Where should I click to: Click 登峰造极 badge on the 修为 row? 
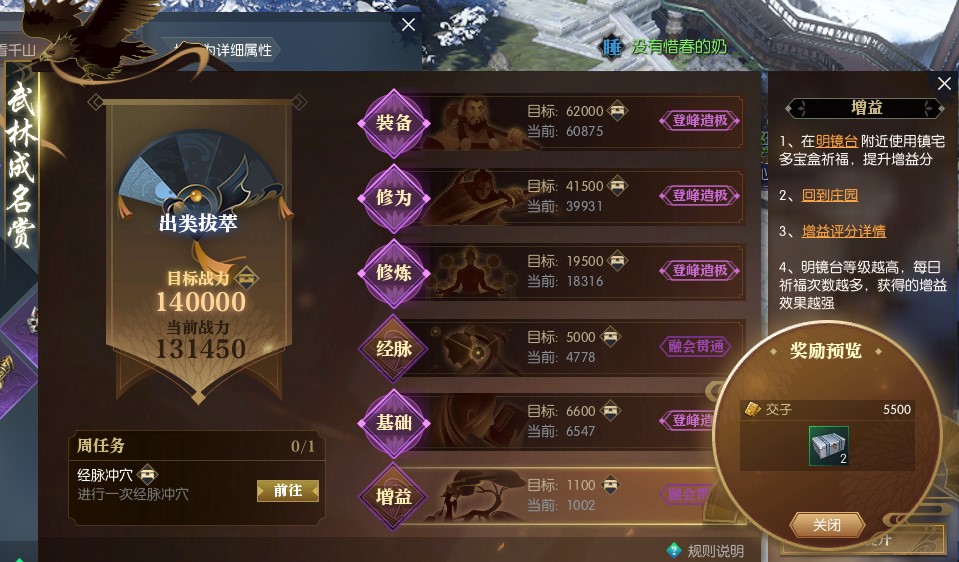pos(700,195)
